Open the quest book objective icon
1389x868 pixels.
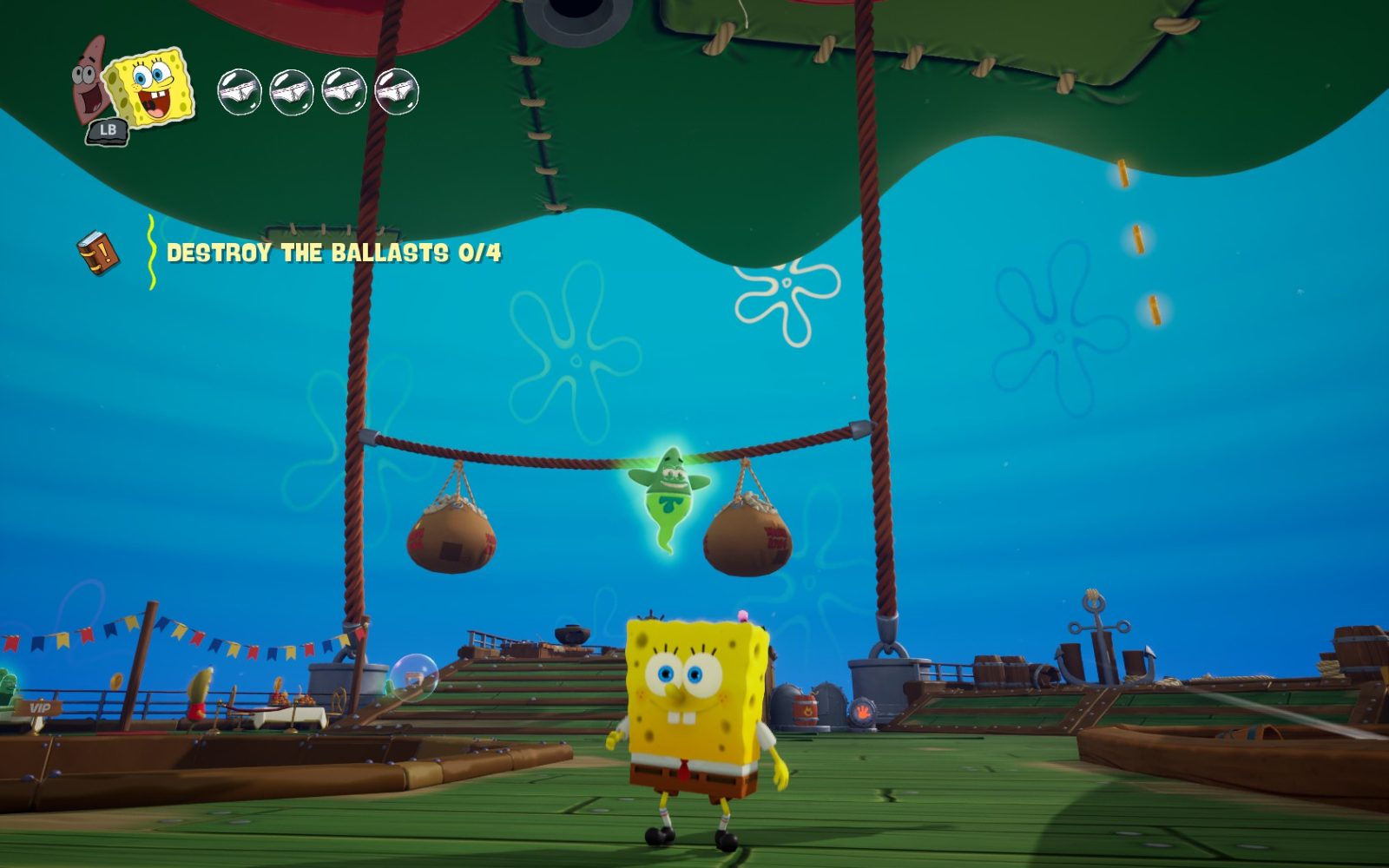98,253
